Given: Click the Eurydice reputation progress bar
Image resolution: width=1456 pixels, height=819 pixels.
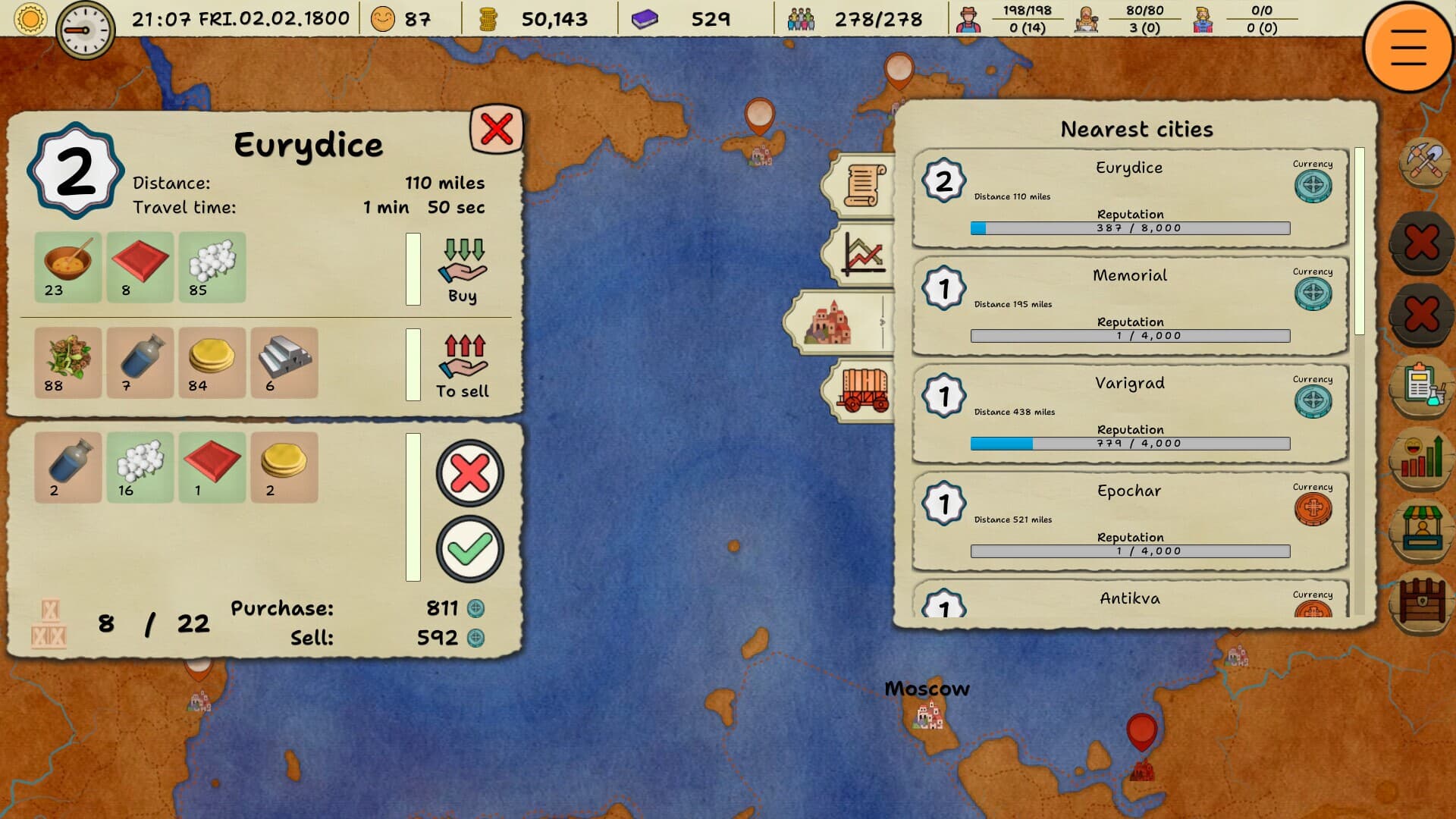Looking at the screenshot, I should tap(1128, 226).
